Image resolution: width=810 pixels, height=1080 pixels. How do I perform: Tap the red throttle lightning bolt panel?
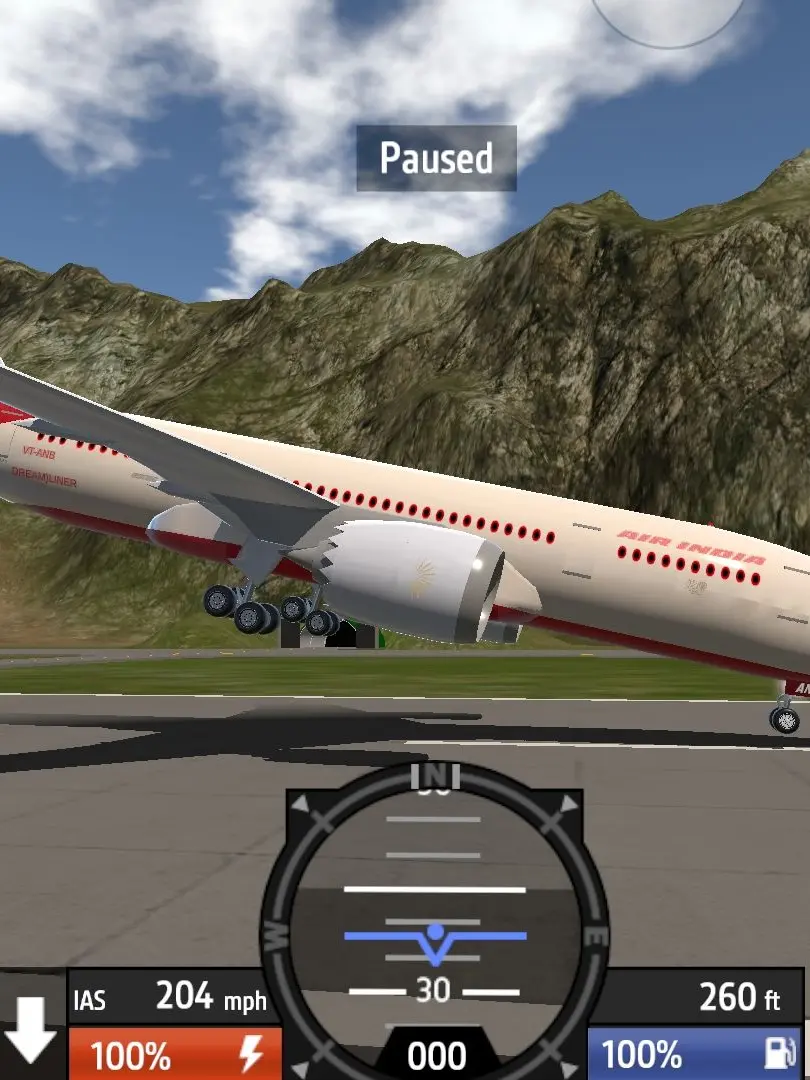point(175,1055)
